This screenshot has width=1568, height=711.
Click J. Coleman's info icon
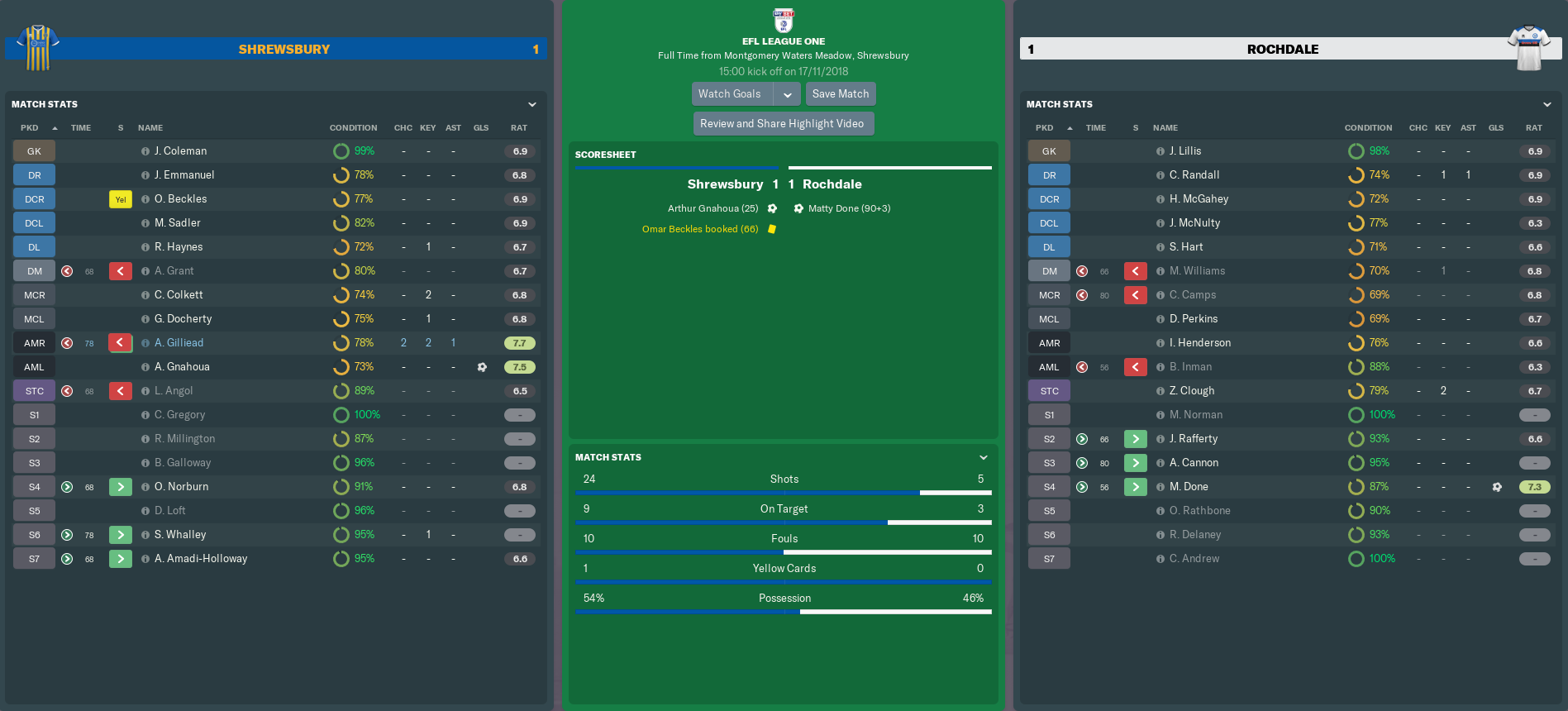click(145, 151)
